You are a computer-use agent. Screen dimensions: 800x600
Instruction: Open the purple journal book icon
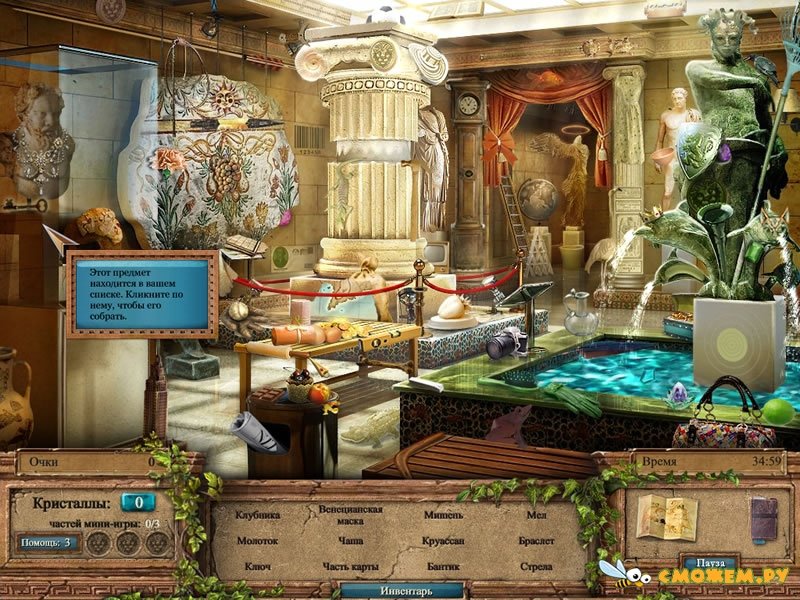click(x=763, y=517)
